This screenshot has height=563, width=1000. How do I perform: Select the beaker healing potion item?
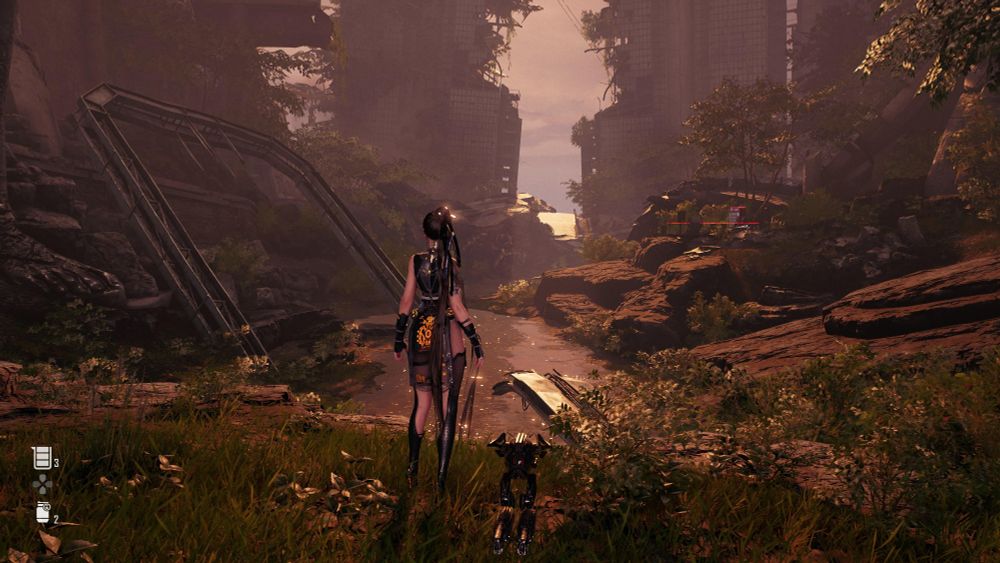click(42, 458)
